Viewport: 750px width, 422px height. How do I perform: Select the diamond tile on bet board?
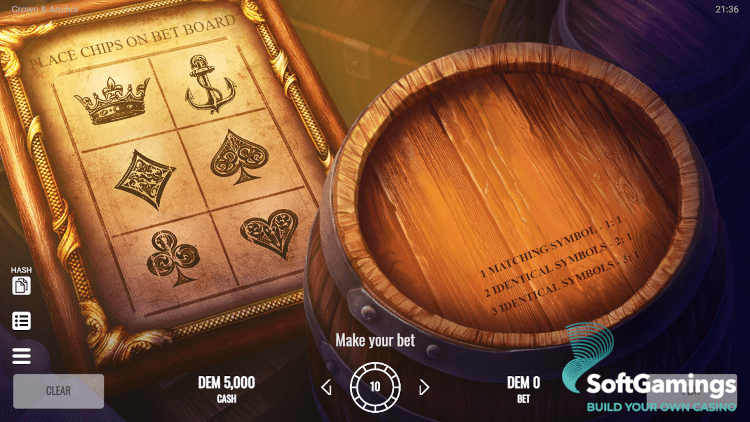(x=145, y=179)
